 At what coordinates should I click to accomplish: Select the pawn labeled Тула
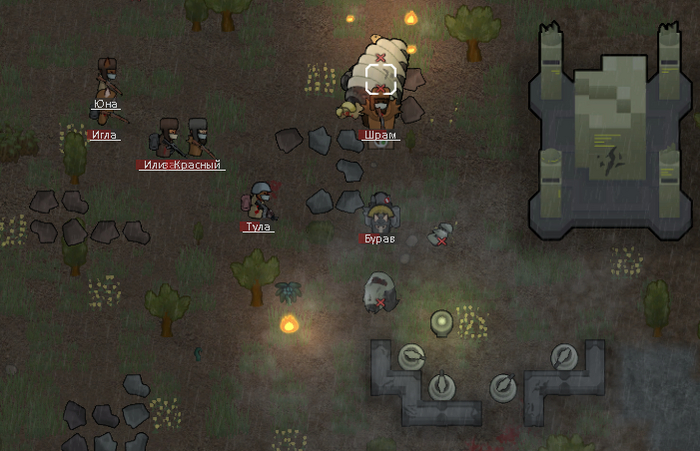260,200
